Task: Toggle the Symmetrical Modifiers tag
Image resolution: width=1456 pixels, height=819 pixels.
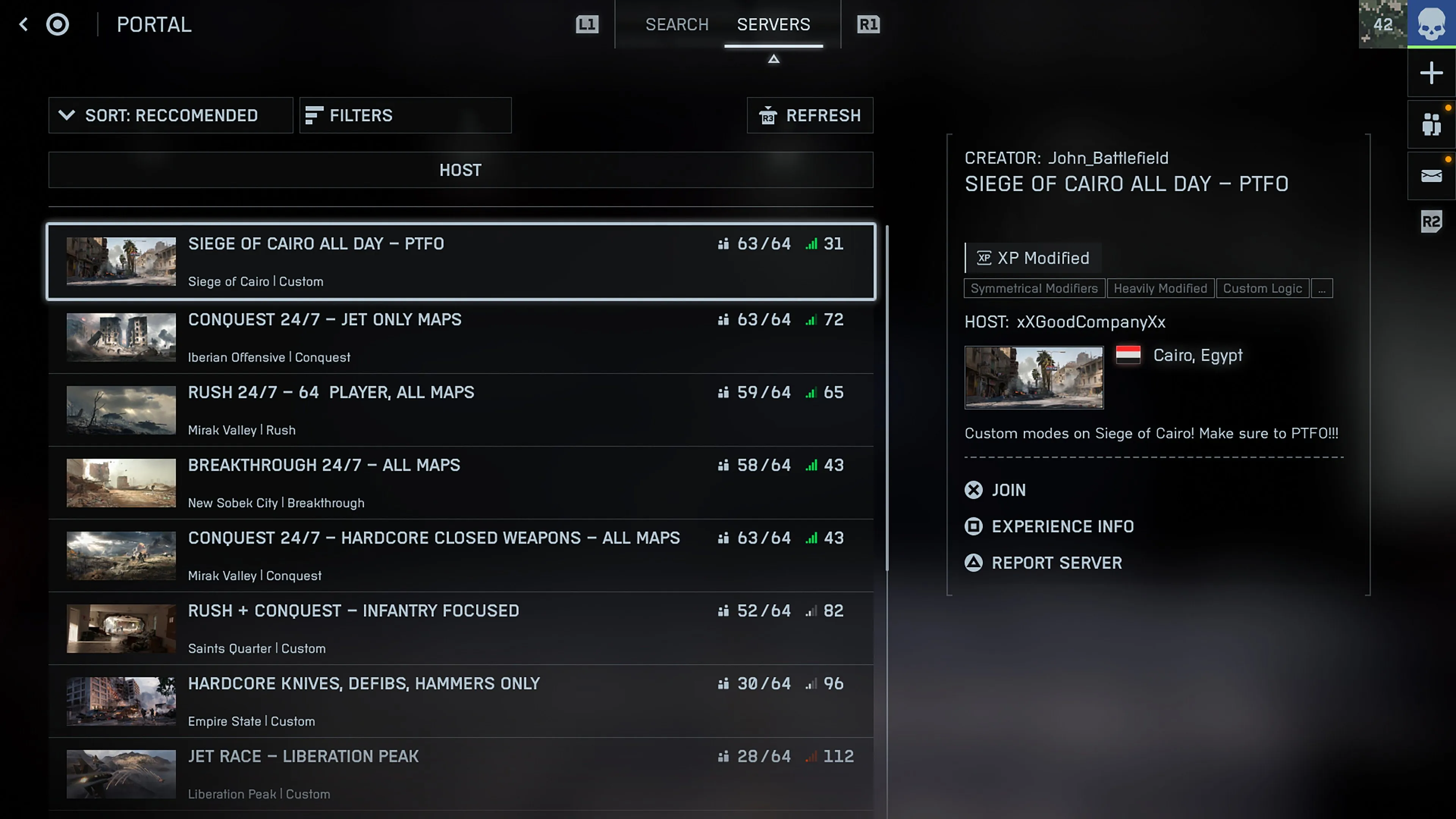Action: point(1034,288)
